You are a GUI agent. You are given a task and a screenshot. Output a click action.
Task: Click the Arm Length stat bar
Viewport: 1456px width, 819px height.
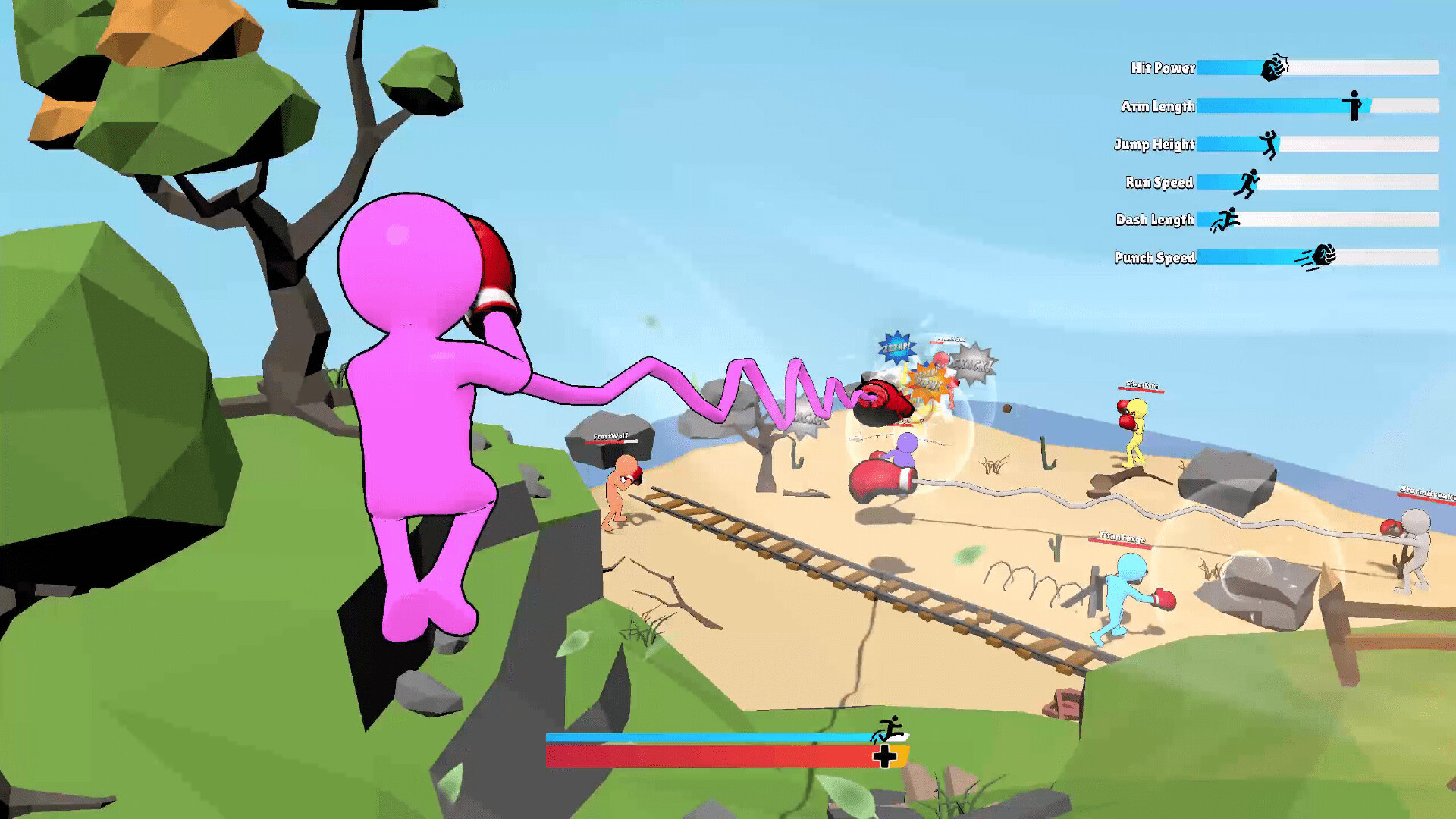(1289, 106)
